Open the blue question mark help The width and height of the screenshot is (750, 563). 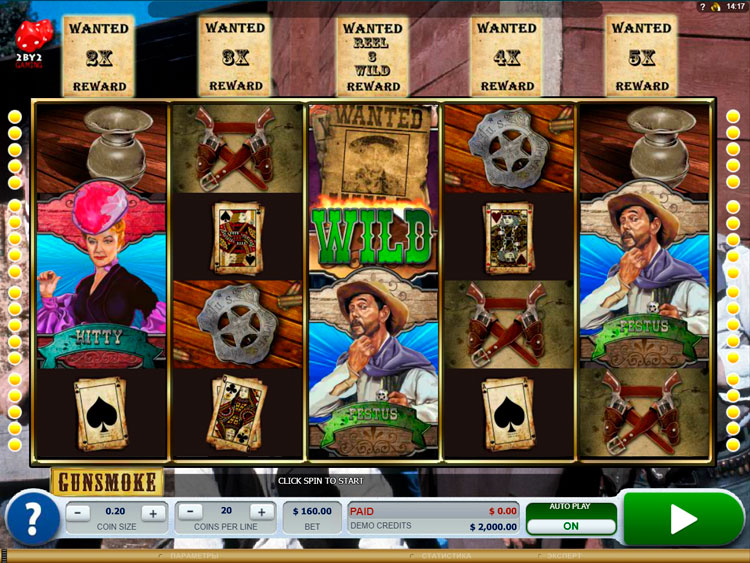pyautogui.click(x=32, y=519)
